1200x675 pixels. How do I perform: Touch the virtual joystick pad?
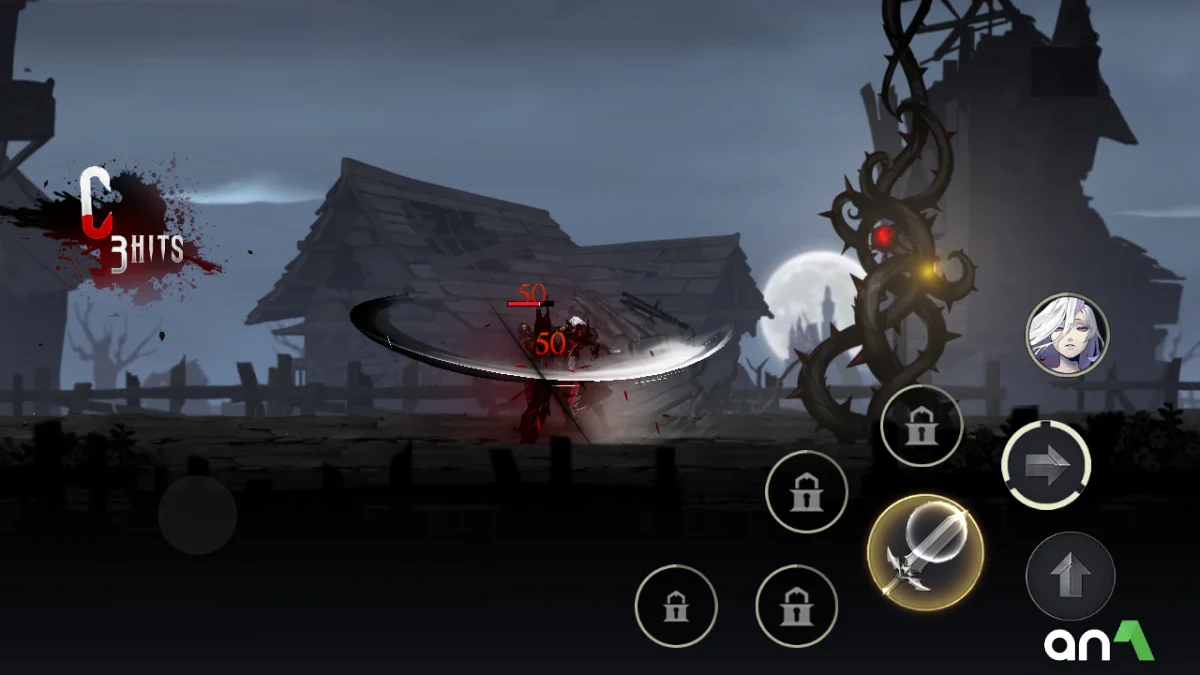[x=197, y=515]
